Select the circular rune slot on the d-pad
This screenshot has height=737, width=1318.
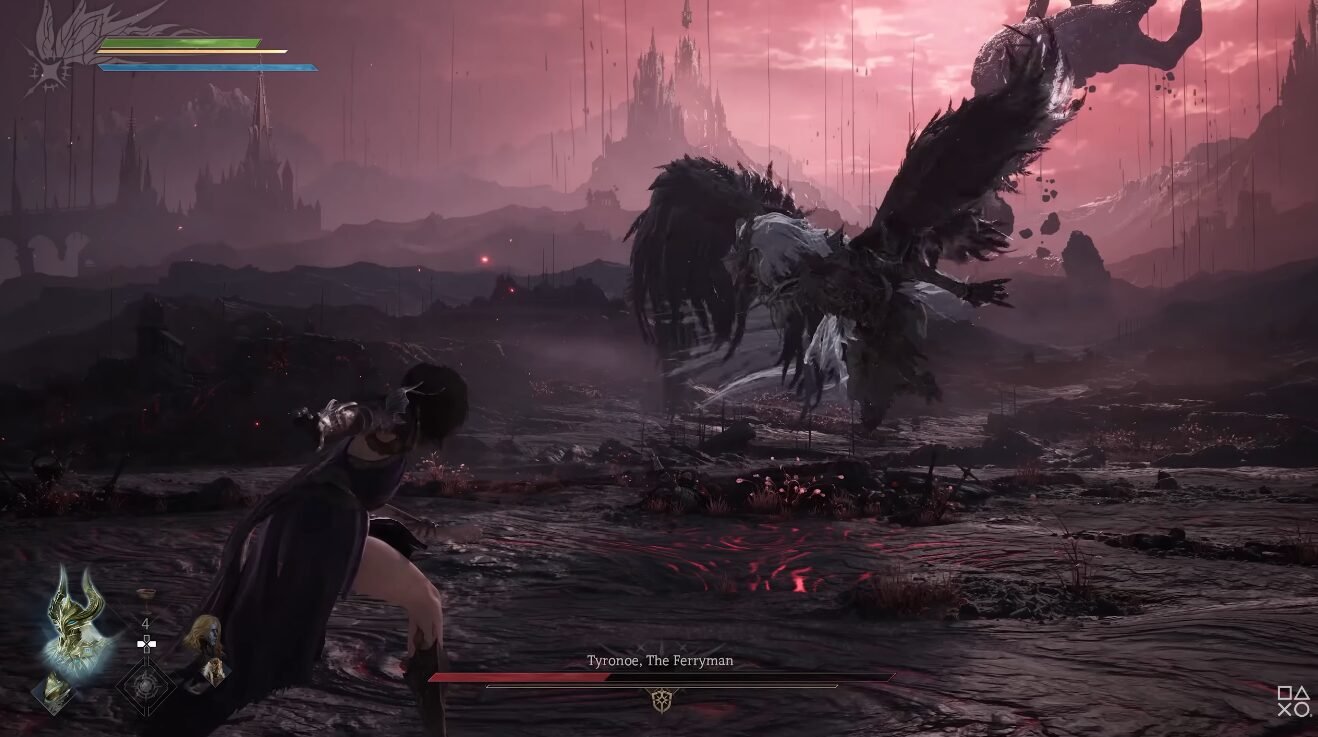tap(144, 686)
